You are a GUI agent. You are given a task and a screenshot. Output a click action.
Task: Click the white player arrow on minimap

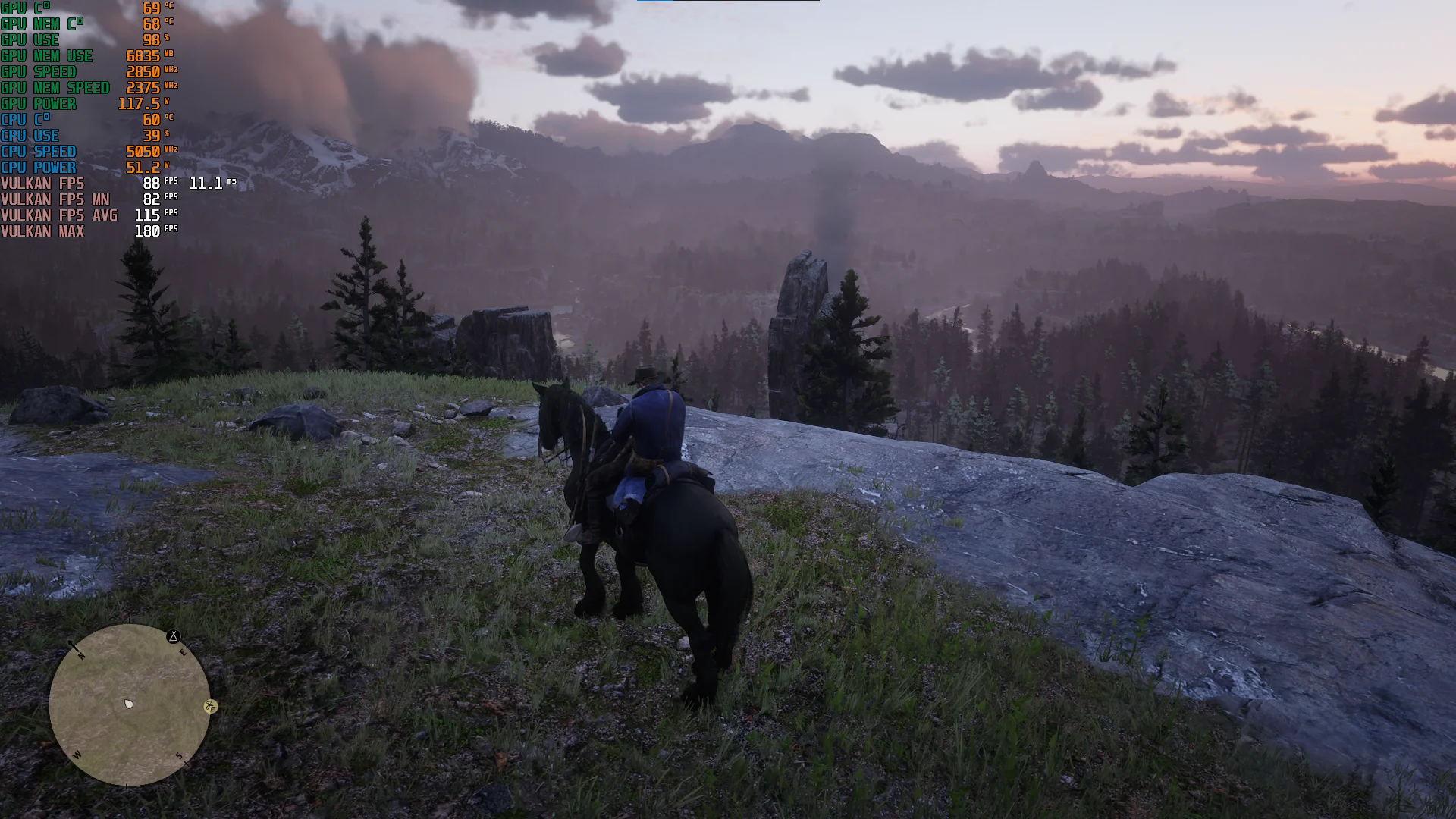pos(129,704)
